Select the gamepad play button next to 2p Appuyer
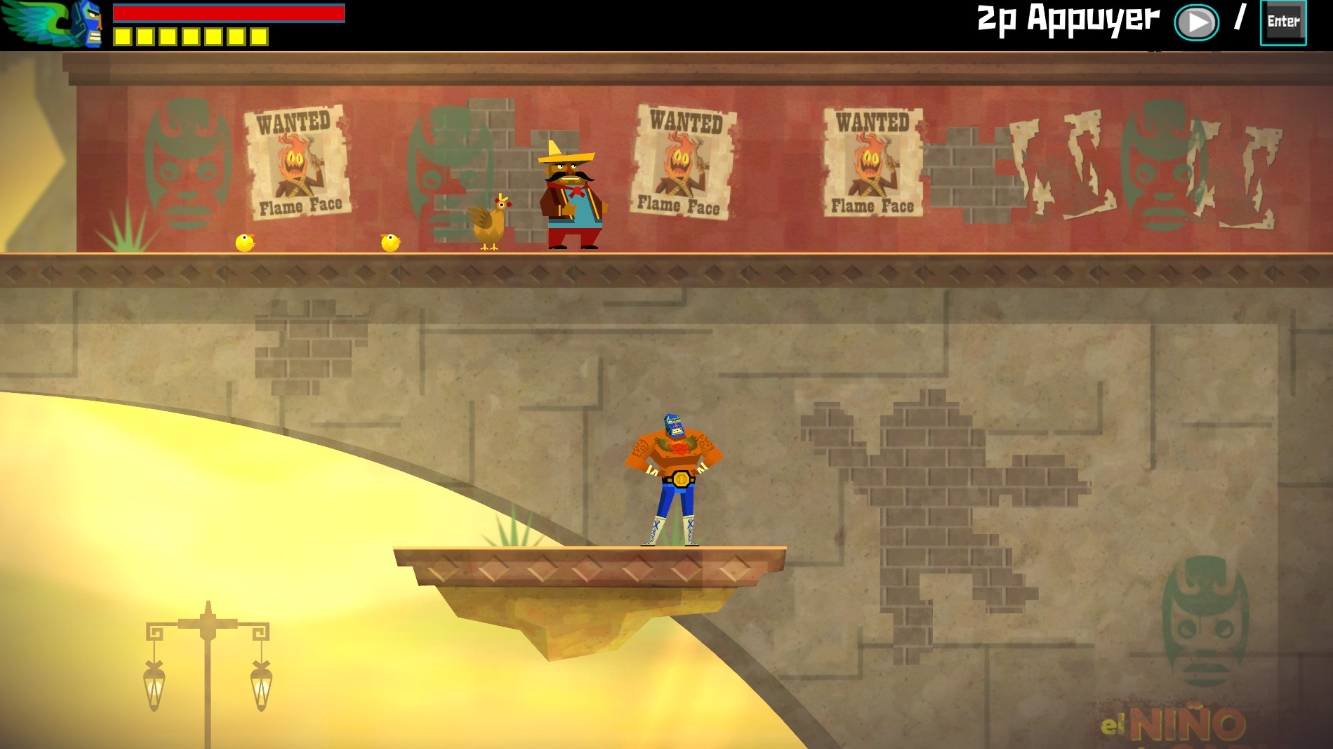This screenshot has width=1333, height=749. (1196, 21)
